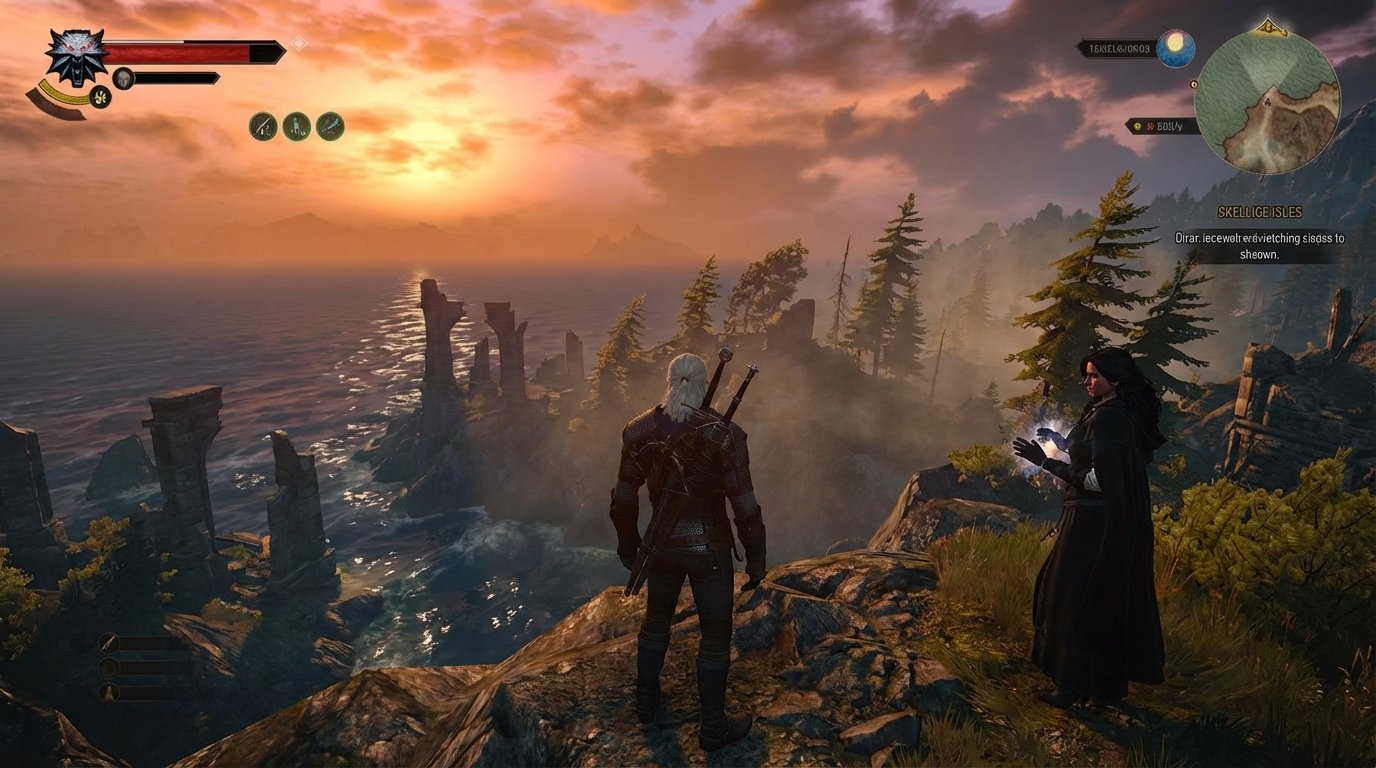Expand the Skellige Isles location banner
Viewport: 1376px width, 768px height.
pyautogui.click(x=1260, y=212)
